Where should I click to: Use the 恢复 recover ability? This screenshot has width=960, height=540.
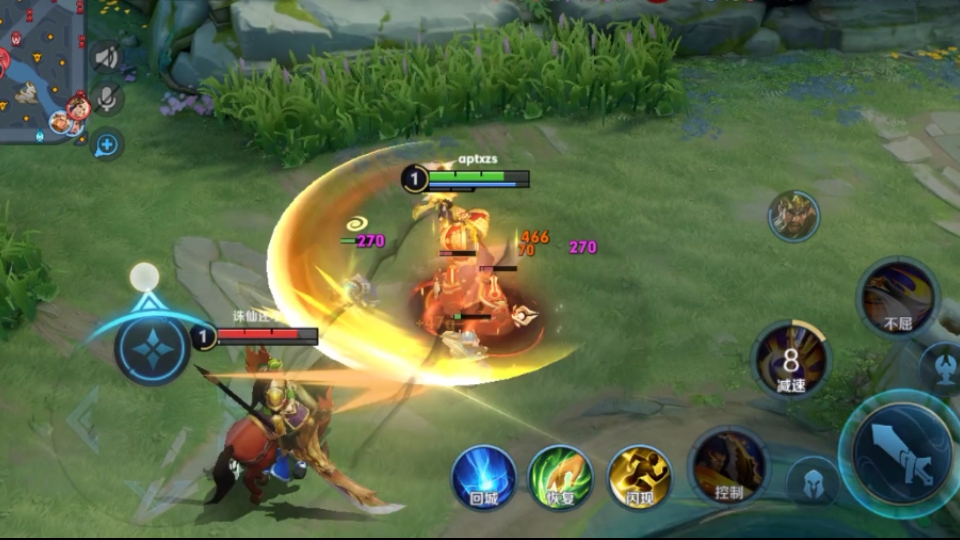(x=560, y=476)
